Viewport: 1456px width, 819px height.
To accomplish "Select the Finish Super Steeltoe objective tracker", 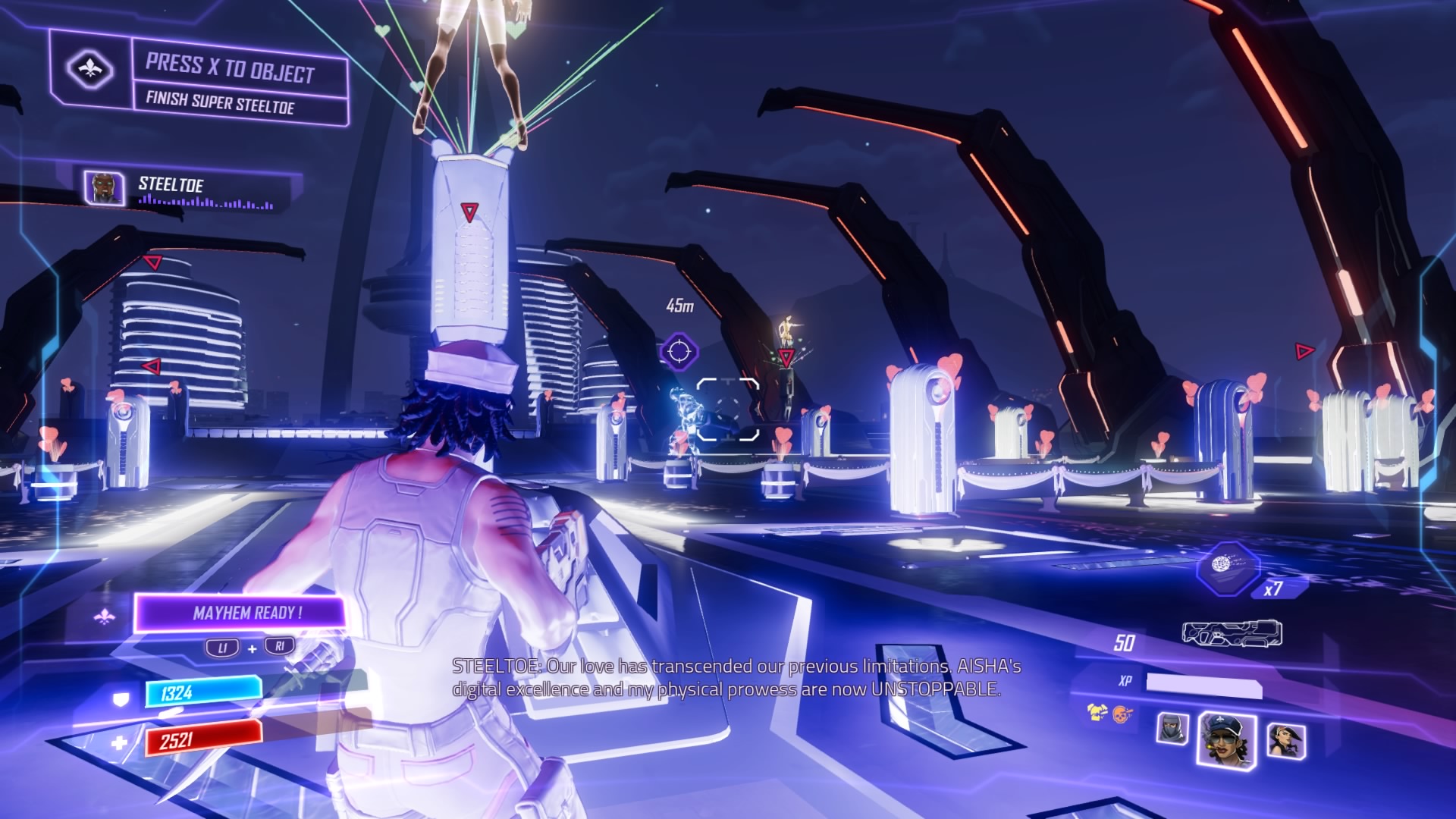I will pos(220,102).
